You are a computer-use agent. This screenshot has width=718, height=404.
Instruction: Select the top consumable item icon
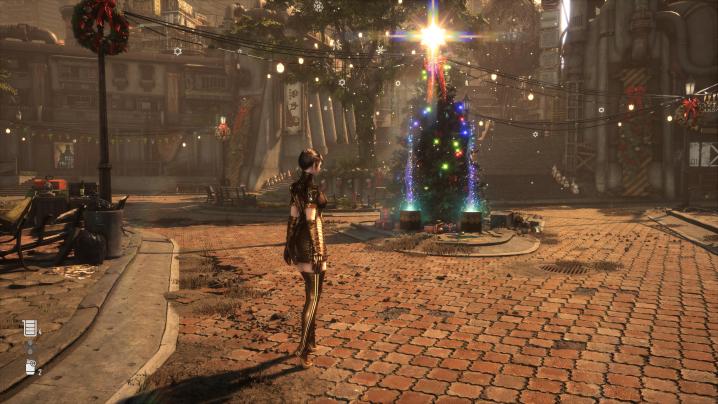click(x=30, y=328)
